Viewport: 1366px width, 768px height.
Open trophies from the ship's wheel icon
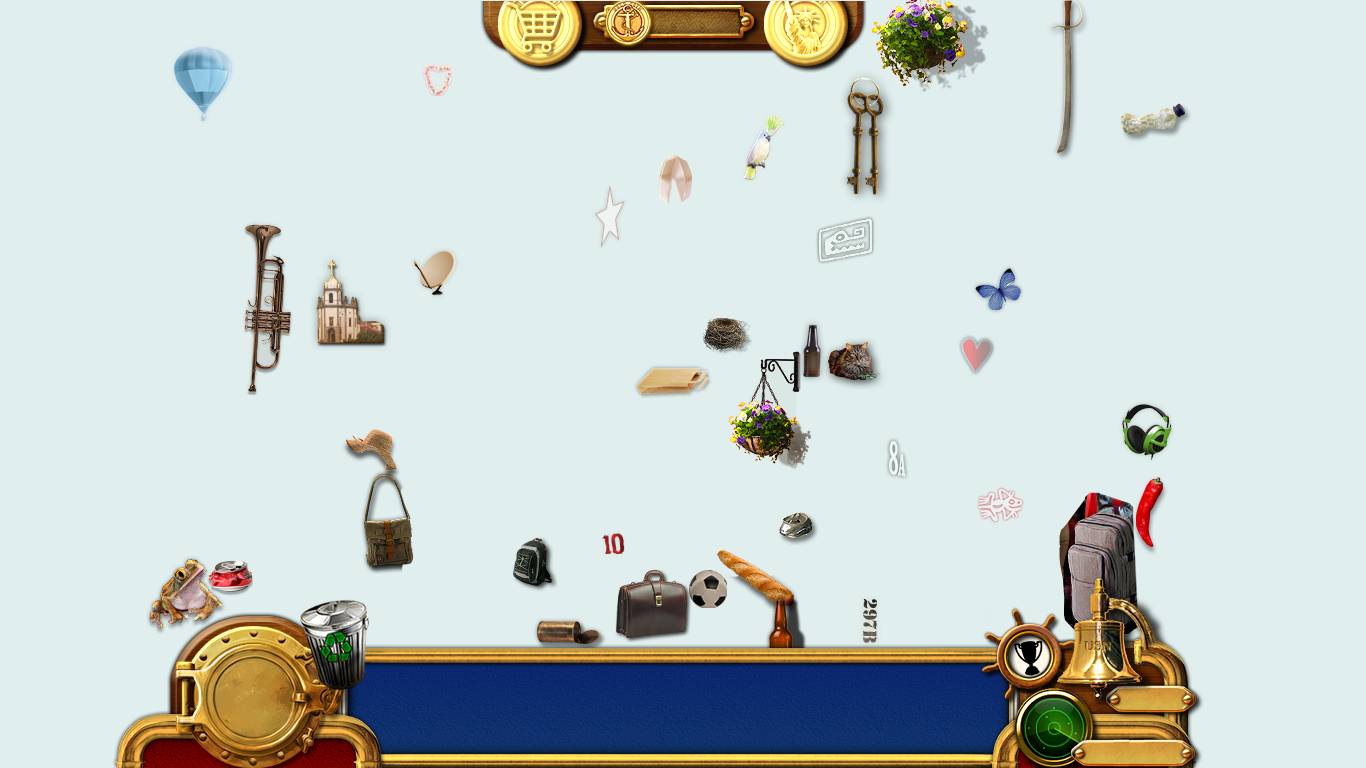click(1027, 657)
